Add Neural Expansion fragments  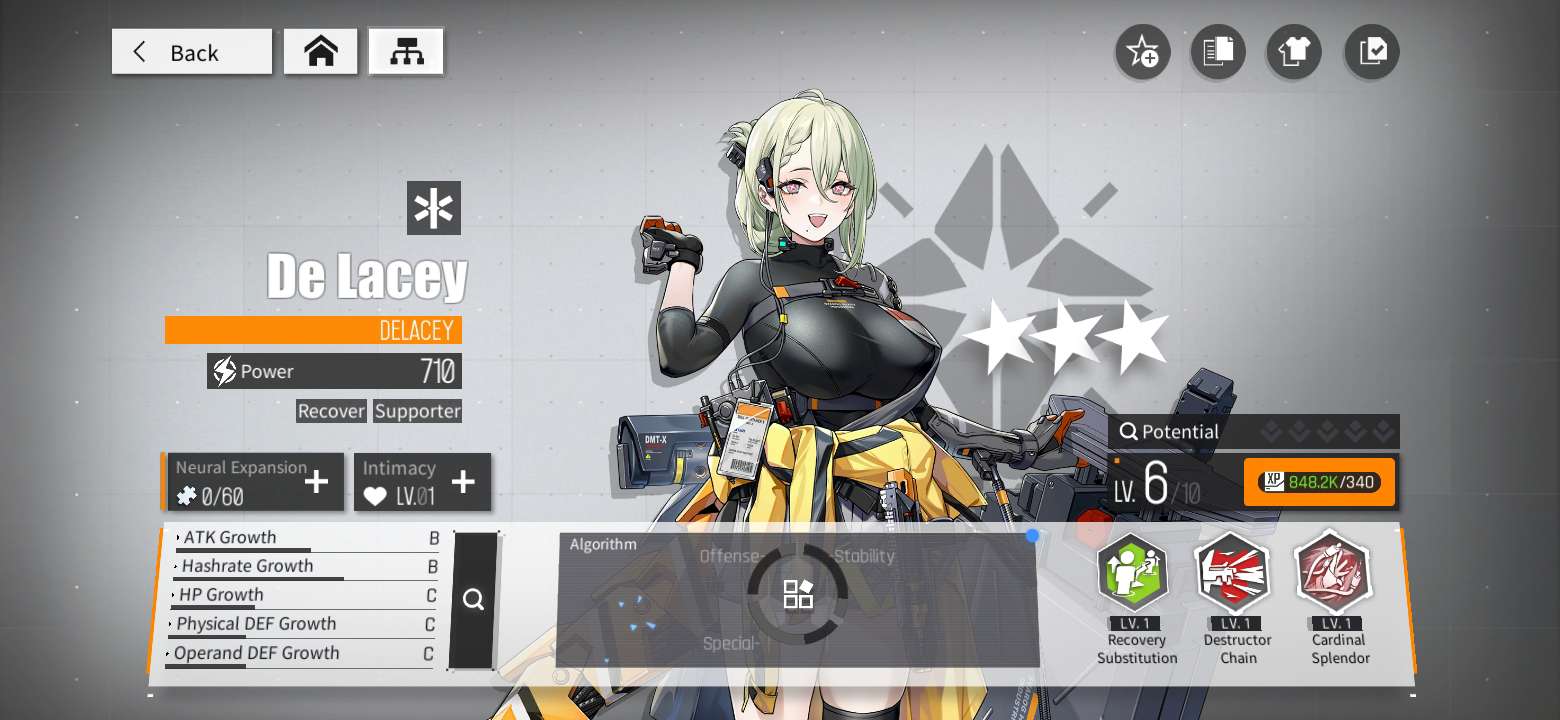[x=316, y=482]
